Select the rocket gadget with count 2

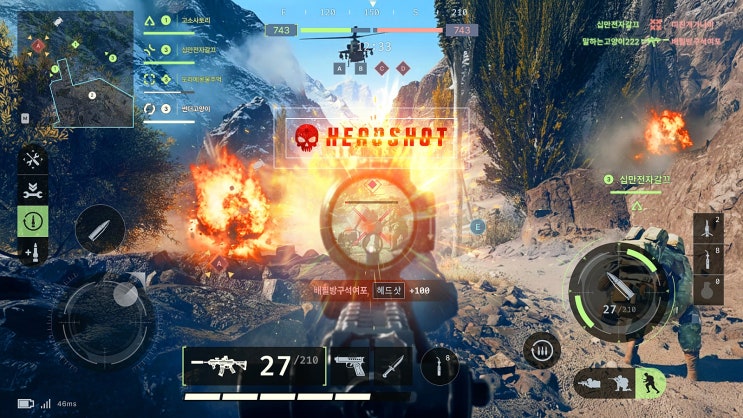tap(708, 228)
